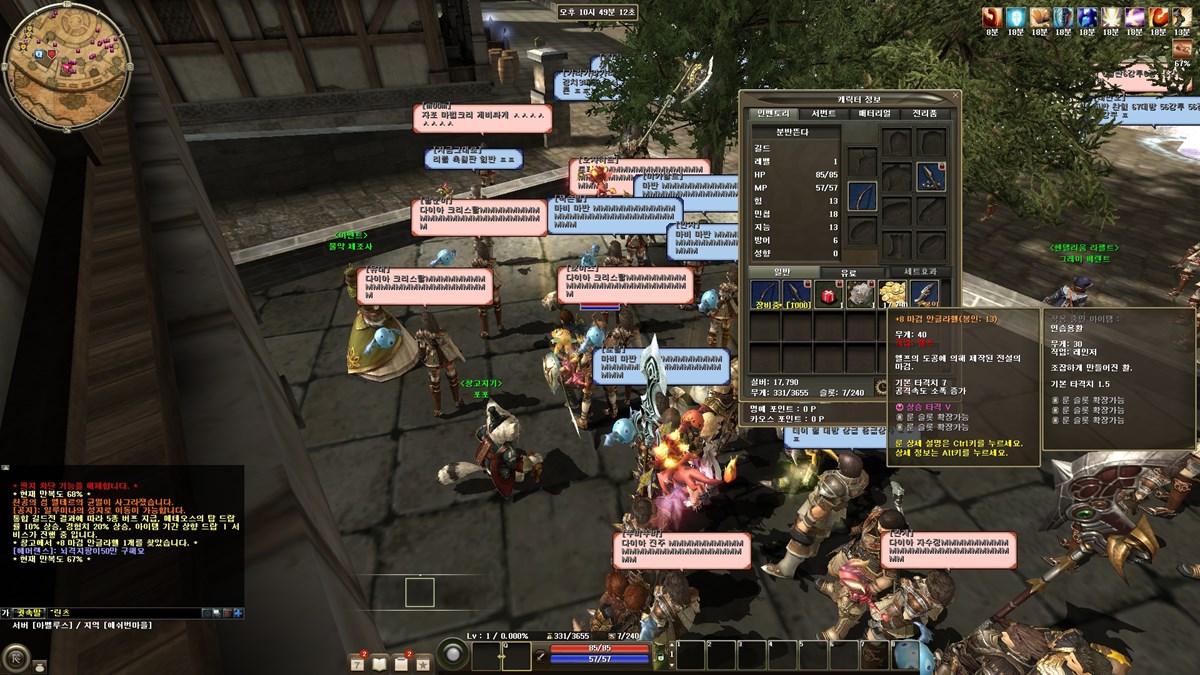1200x675 pixels.
Task: Click the gold coins pile in inventory
Action: pyautogui.click(x=892, y=294)
